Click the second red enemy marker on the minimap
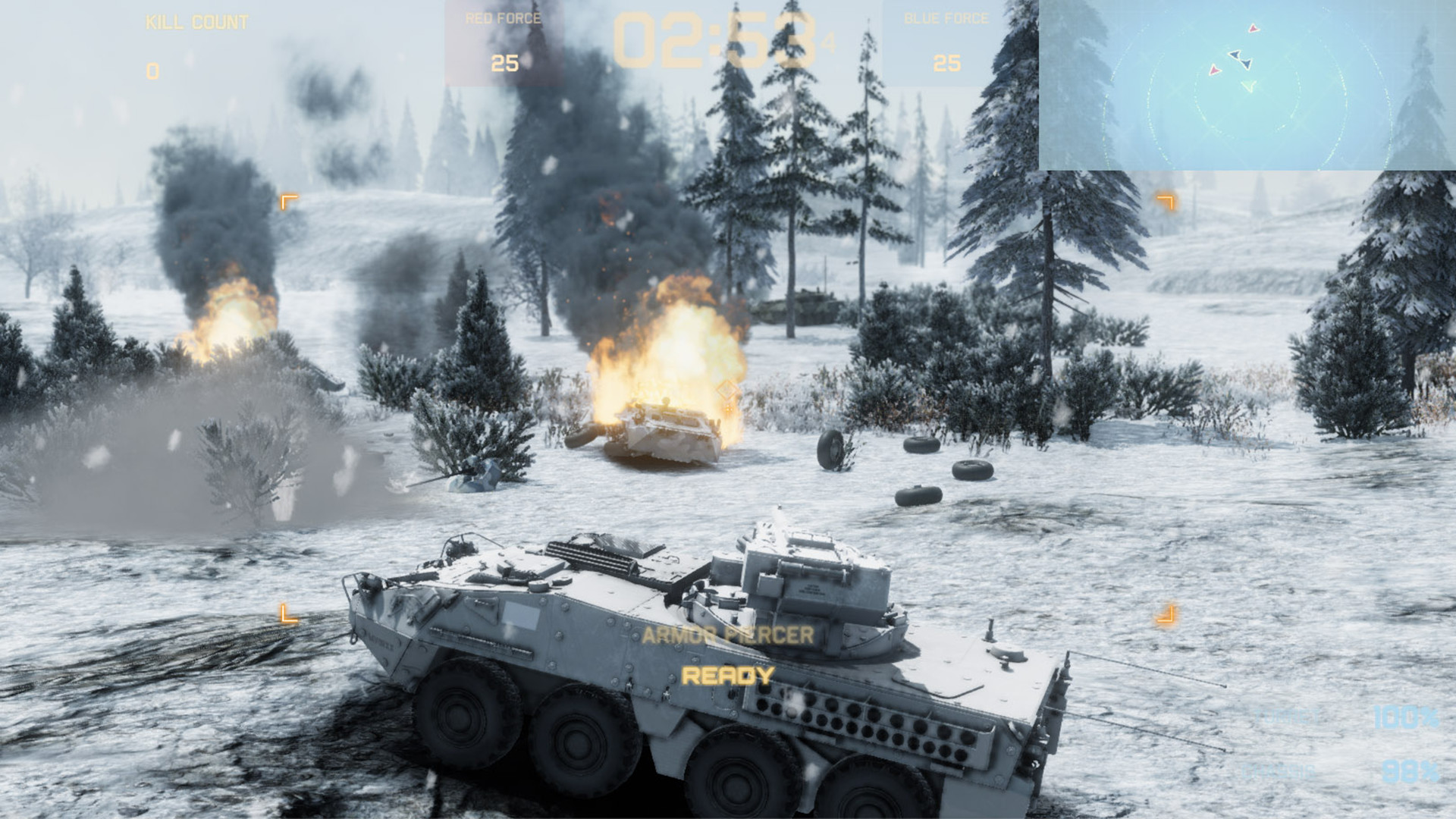 (x=1215, y=70)
